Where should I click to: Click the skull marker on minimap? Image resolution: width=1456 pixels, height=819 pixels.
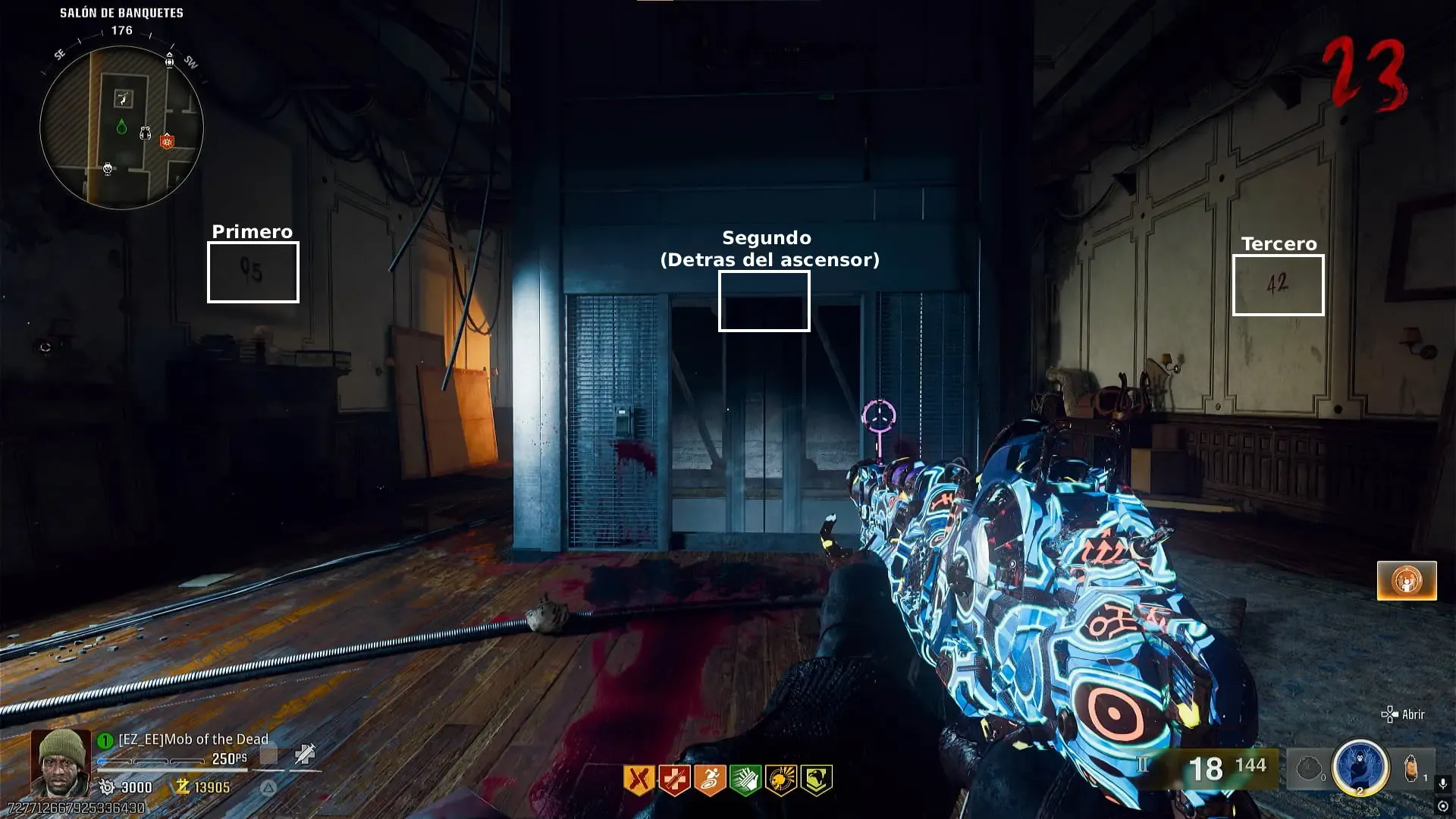tap(108, 169)
